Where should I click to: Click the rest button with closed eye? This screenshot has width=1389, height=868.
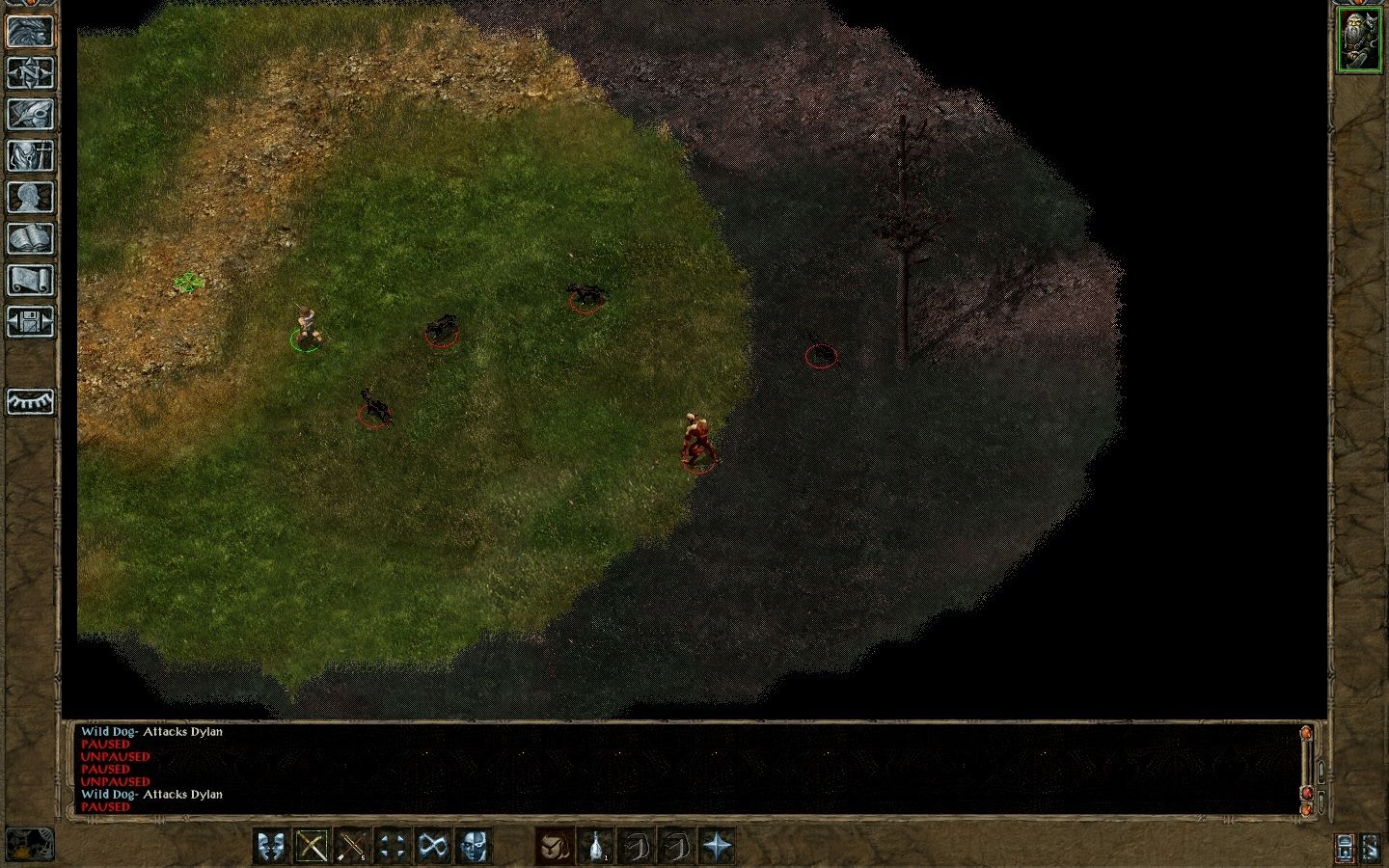coord(30,400)
